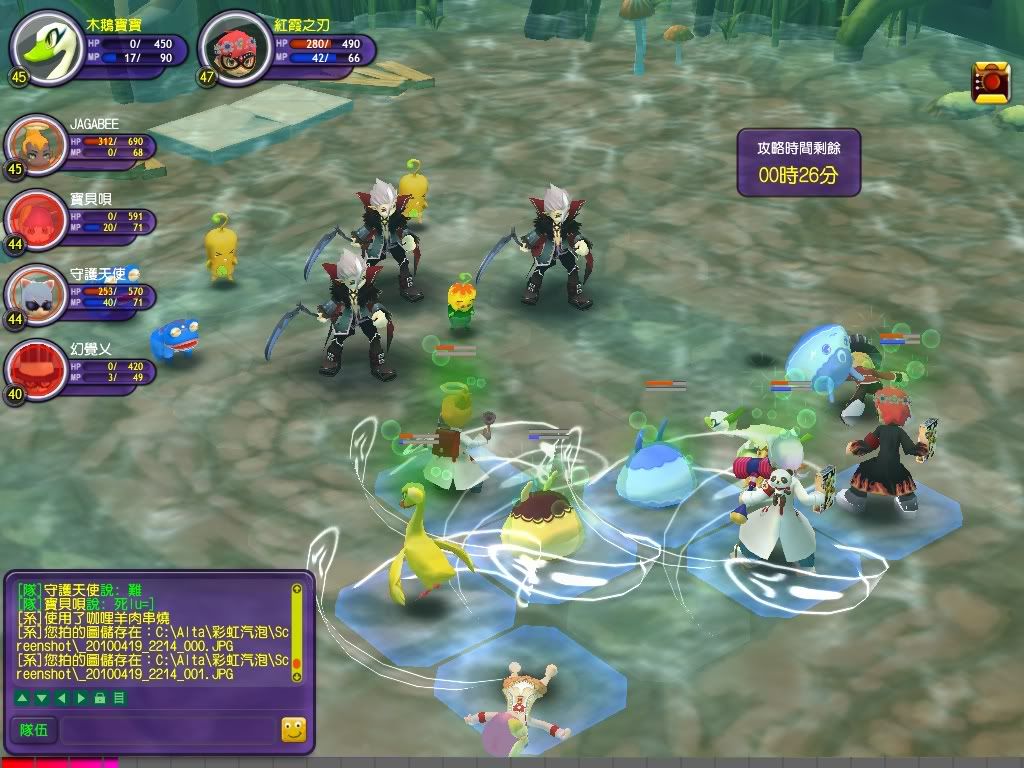Click the 隊伍 chat channel button
Viewport: 1024px width, 768px height.
pyautogui.click(x=34, y=730)
